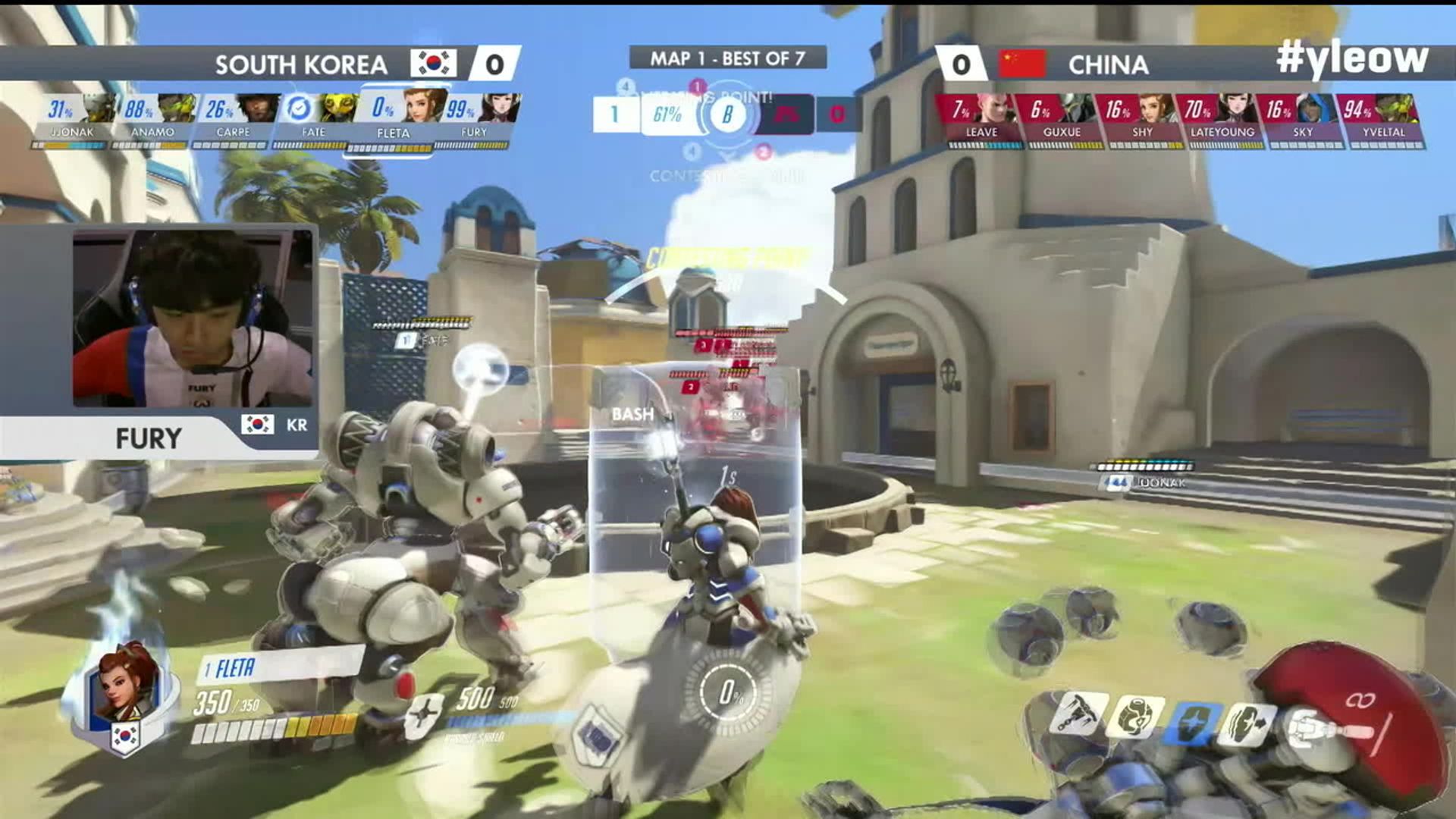1456x819 pixels.
Task: Click the control point B objective icon
Action: 727,115
